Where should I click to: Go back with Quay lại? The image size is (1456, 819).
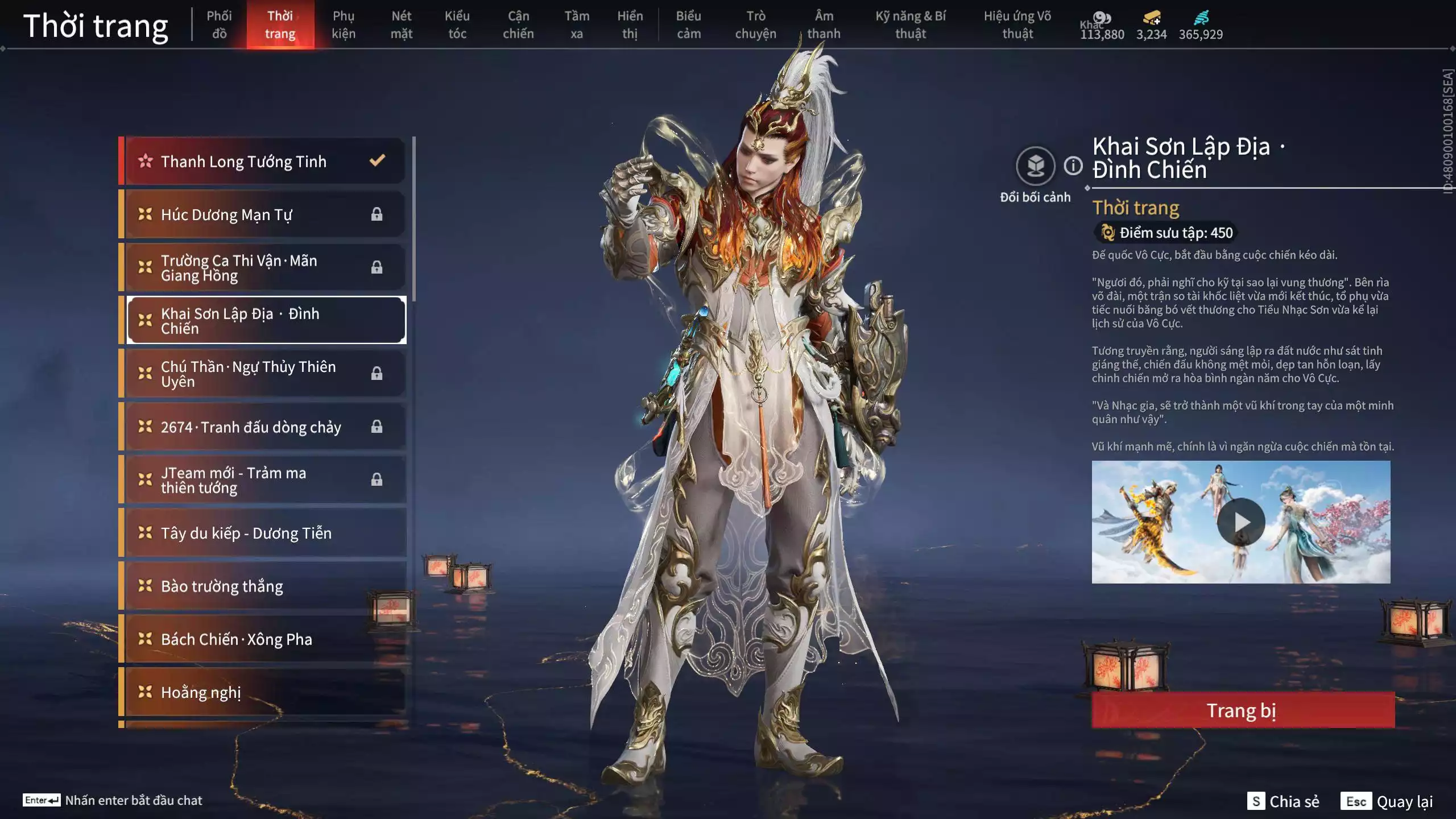1387,801
